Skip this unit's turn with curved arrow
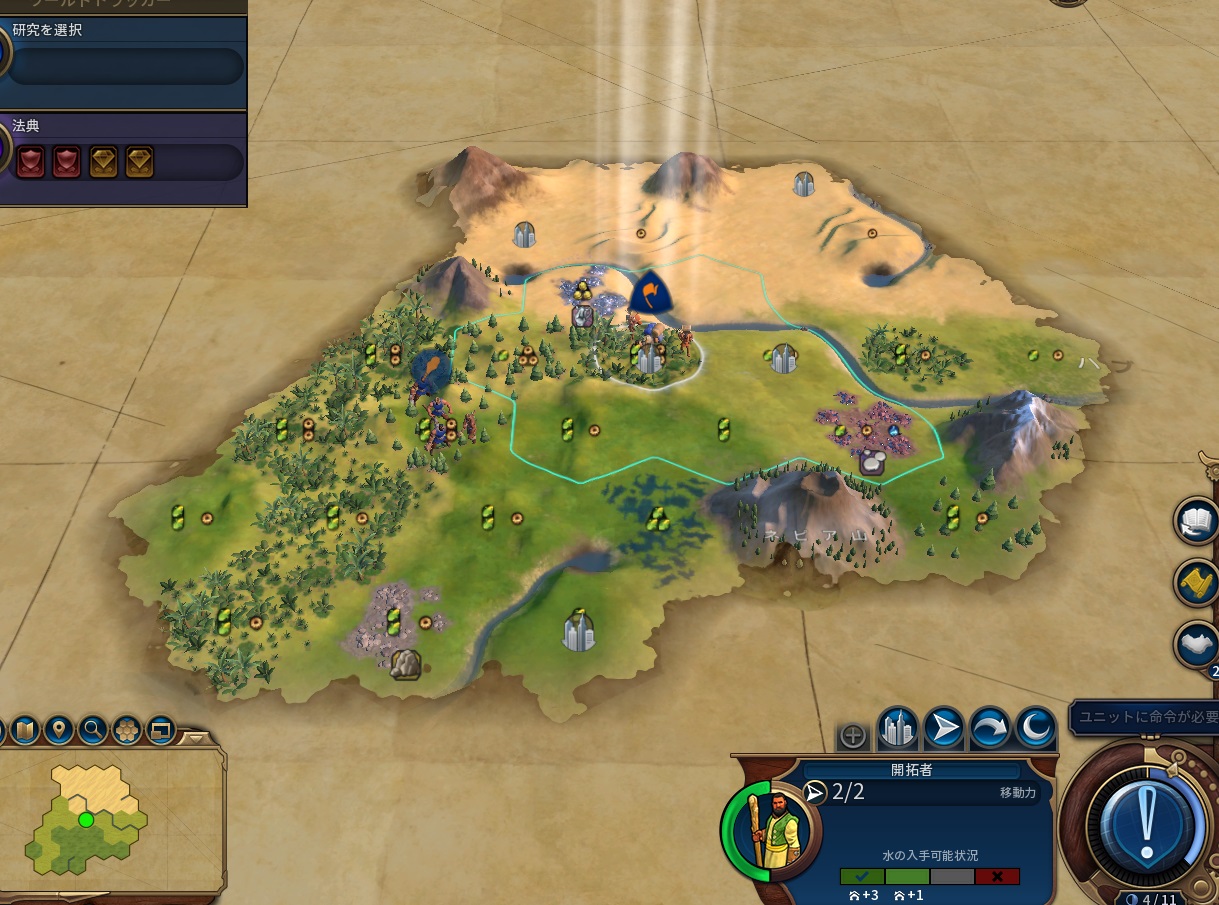The height and width of the screenshot is (905, 1219). (989, 731)
